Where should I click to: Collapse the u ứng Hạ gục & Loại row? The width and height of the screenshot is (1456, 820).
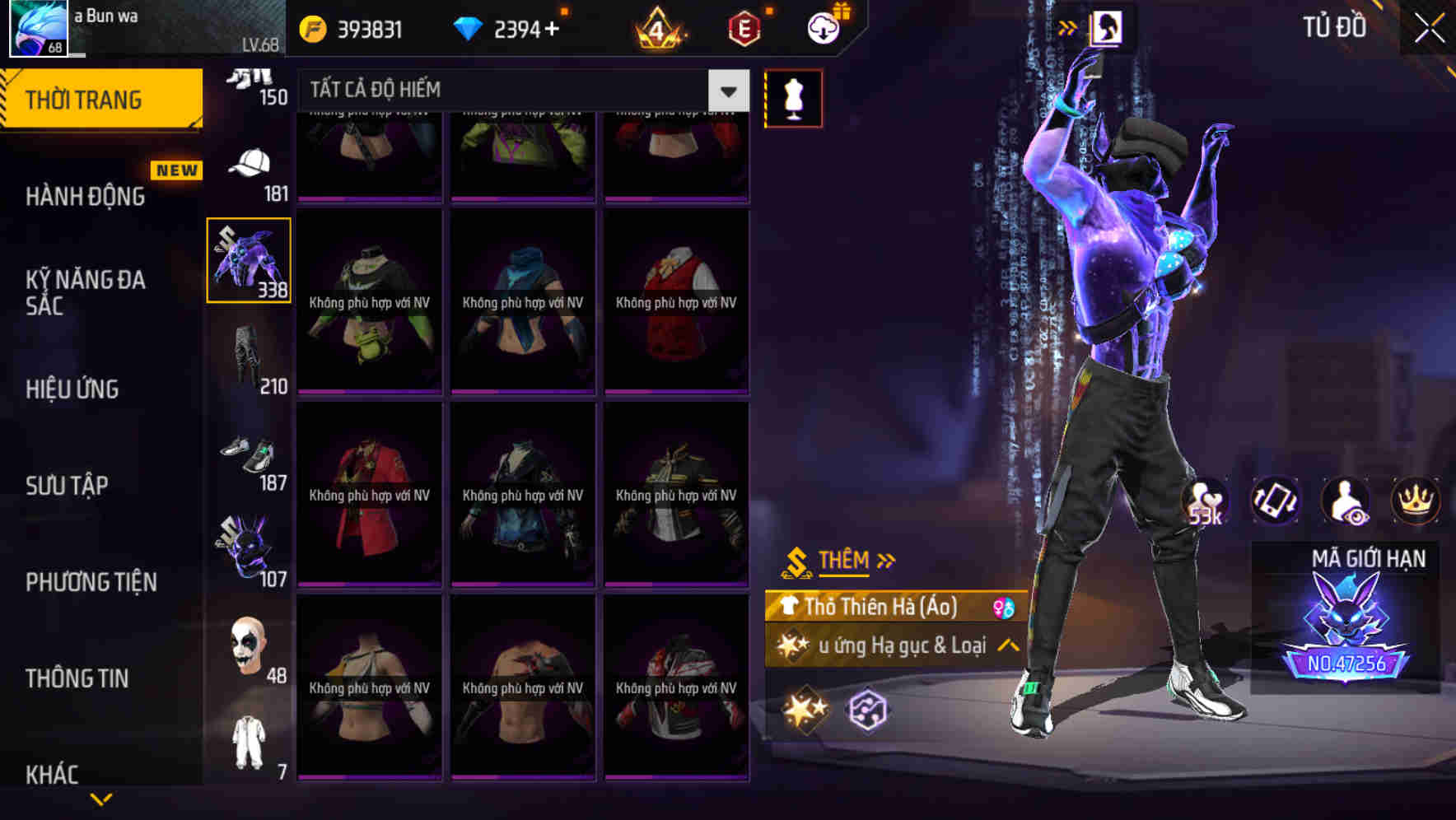1008,645
